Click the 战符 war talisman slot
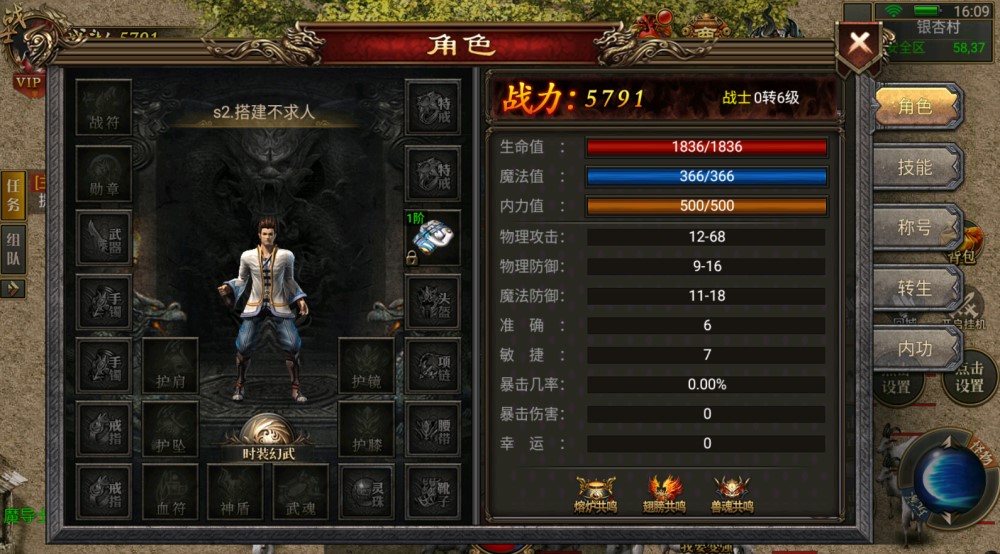 pyautogui.click(x=105, y=108)
